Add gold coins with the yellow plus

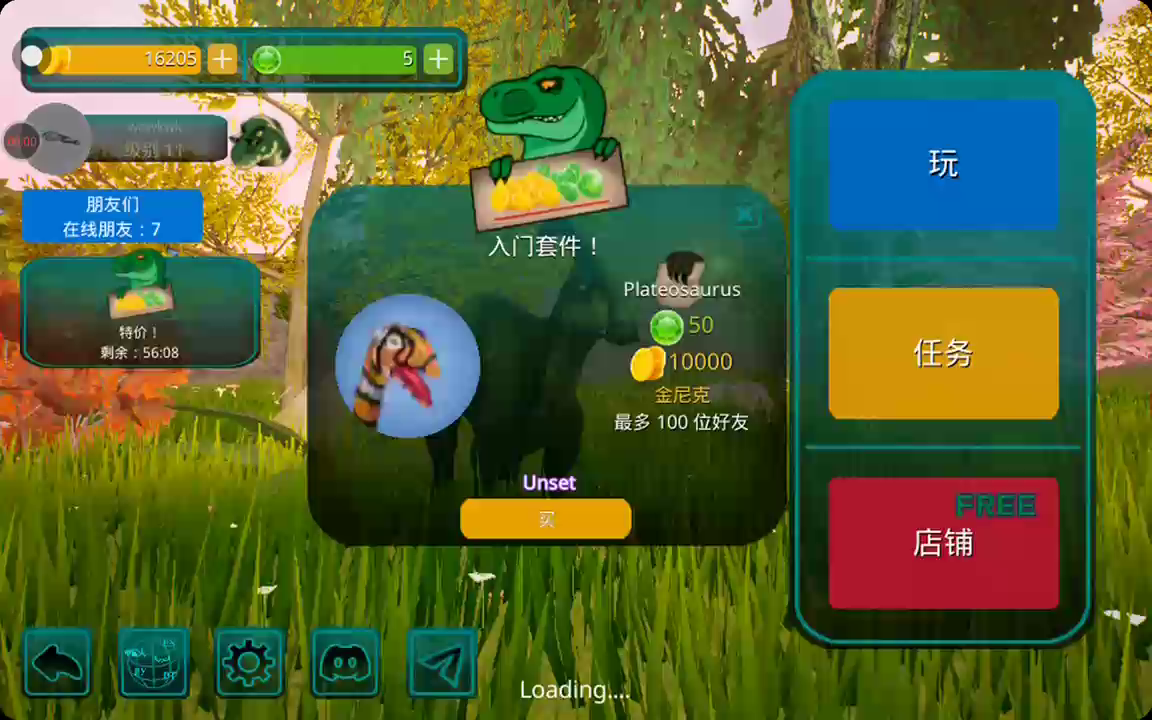[x=222, y=59]
